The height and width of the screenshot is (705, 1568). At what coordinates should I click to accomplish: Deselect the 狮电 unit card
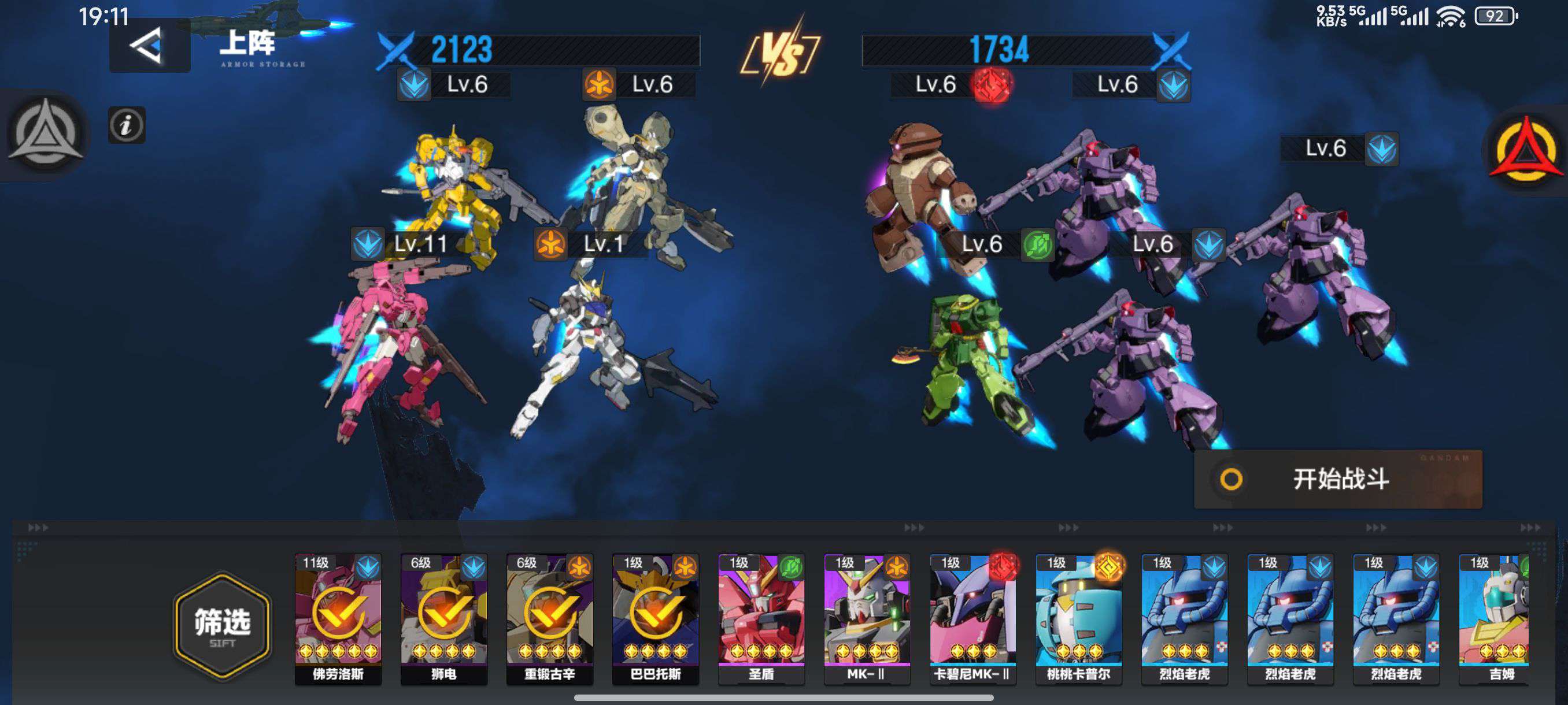pyautogui.click(x=443, y=618)
